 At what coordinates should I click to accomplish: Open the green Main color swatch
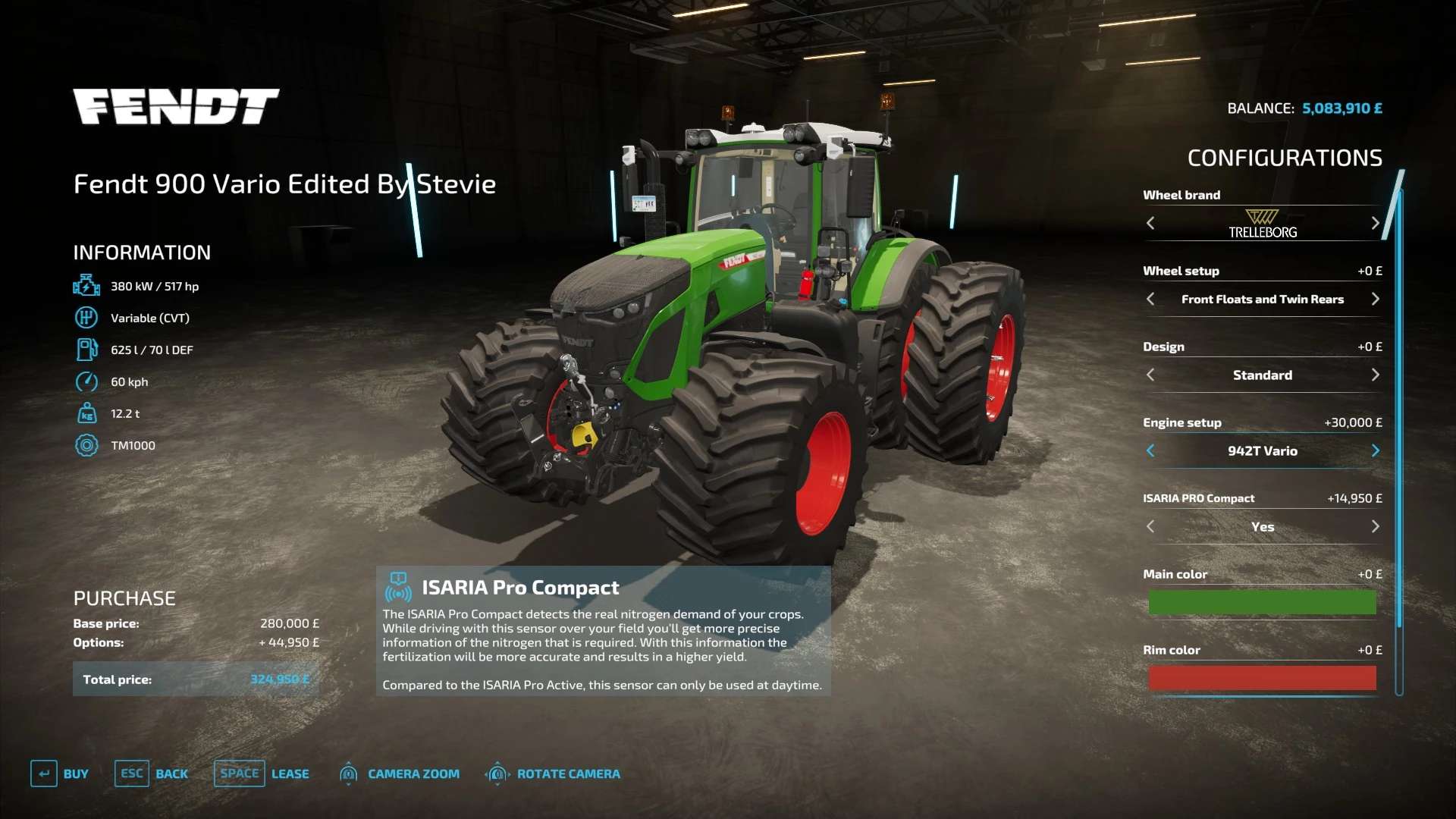pyautogui.click(x=1262, y=602)
